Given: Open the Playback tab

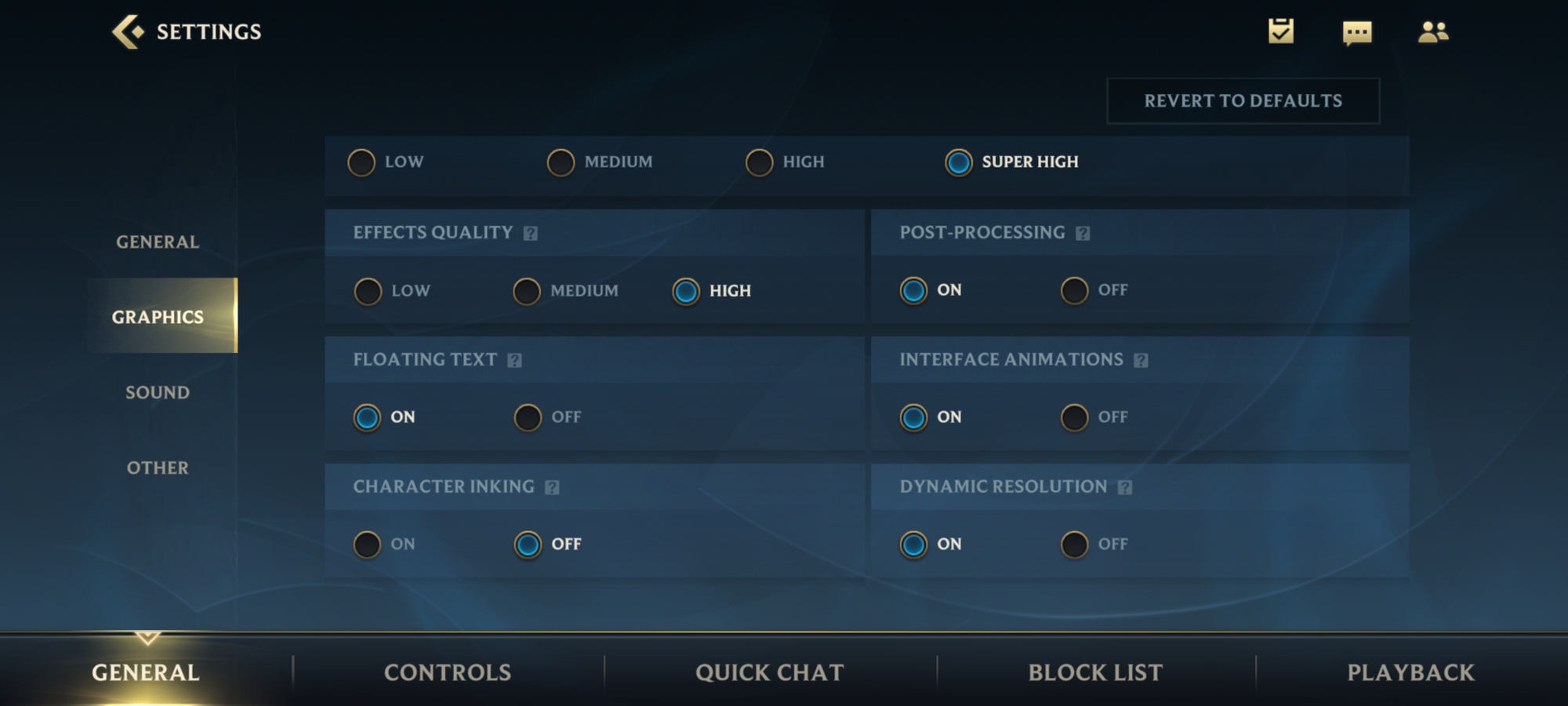Looking at the screenshot, I should point(1410,672).
